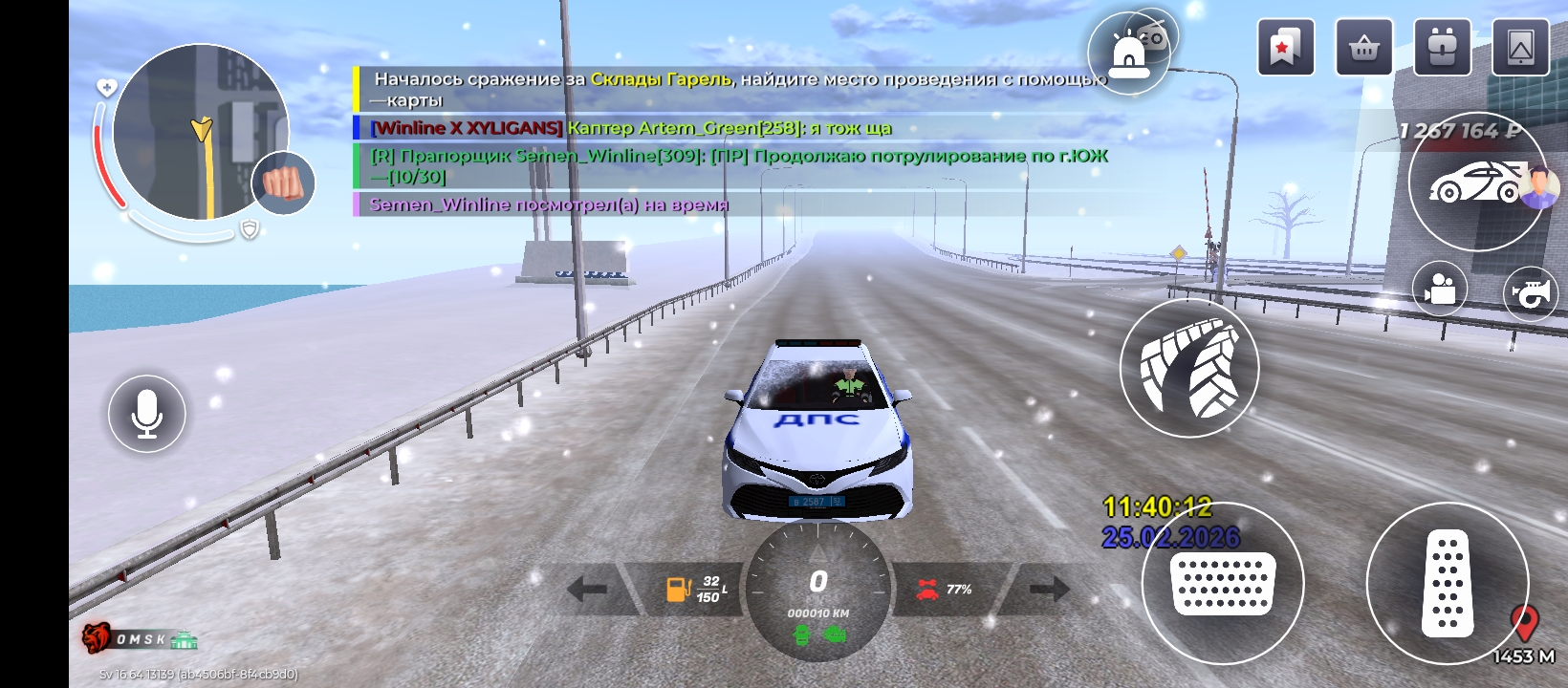Tap the wide brake pedal

pos(1223,583)
